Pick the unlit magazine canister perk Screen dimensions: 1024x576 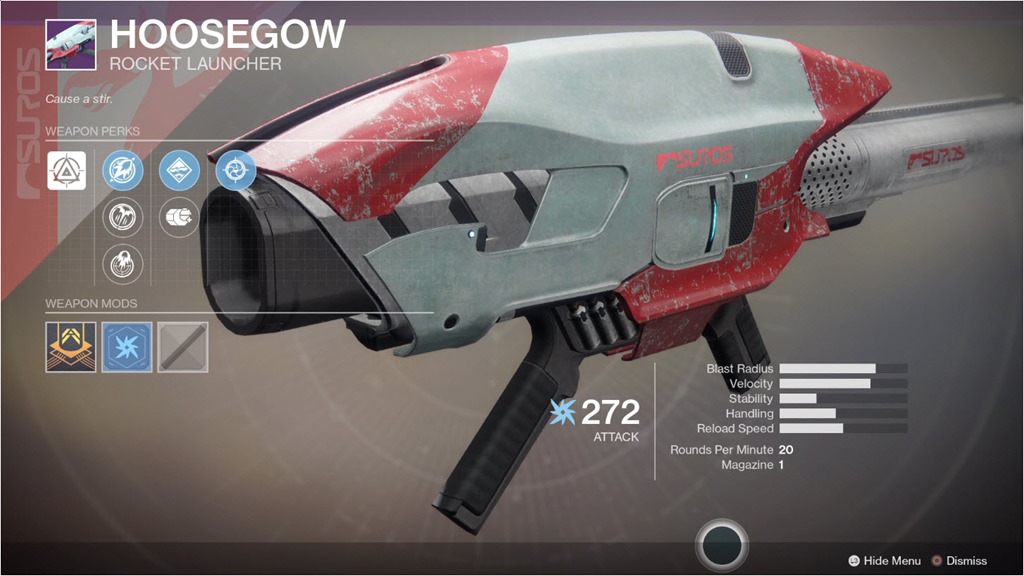tap(180, 216)
